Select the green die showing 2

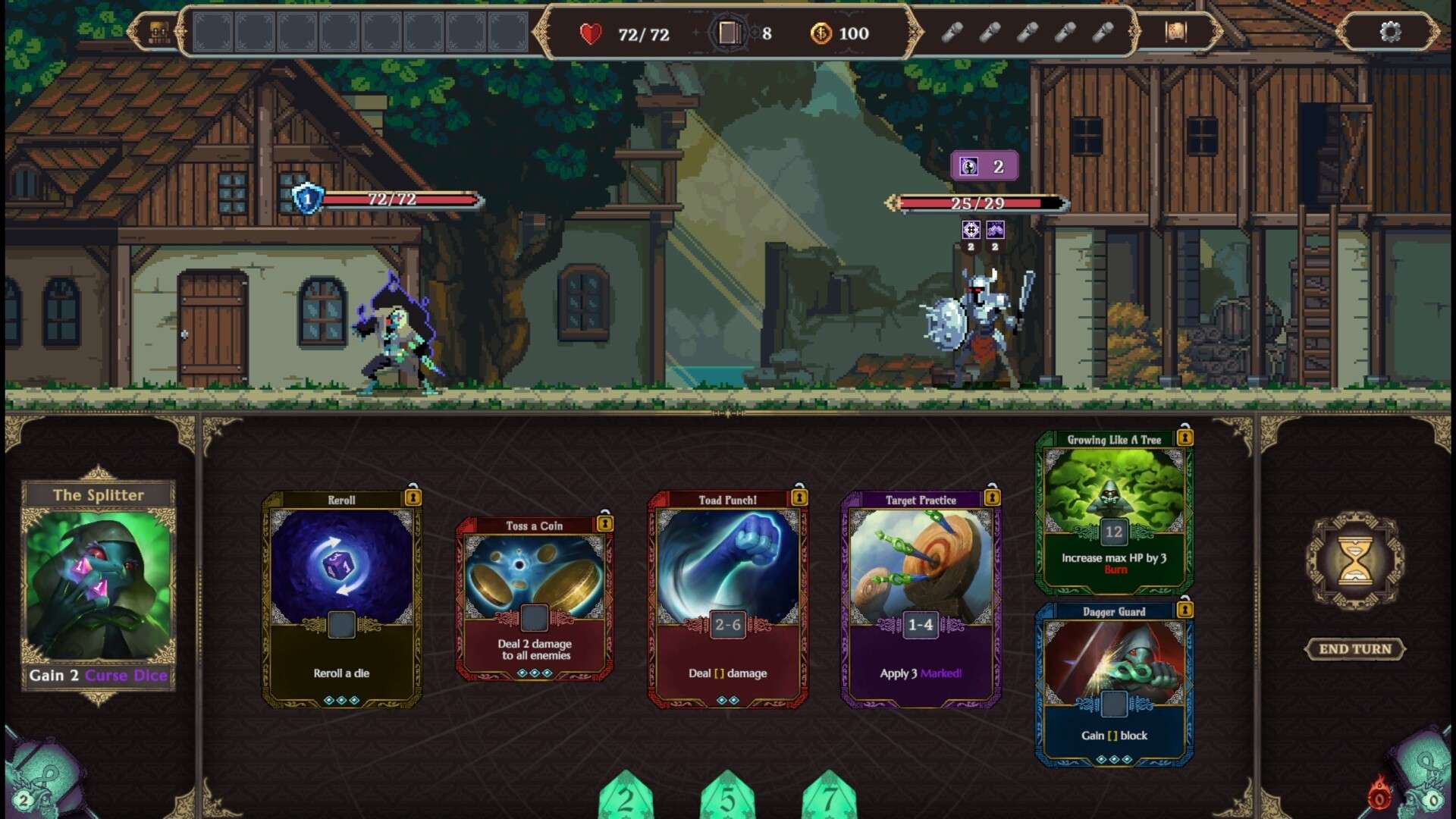(x=626, y=798)
